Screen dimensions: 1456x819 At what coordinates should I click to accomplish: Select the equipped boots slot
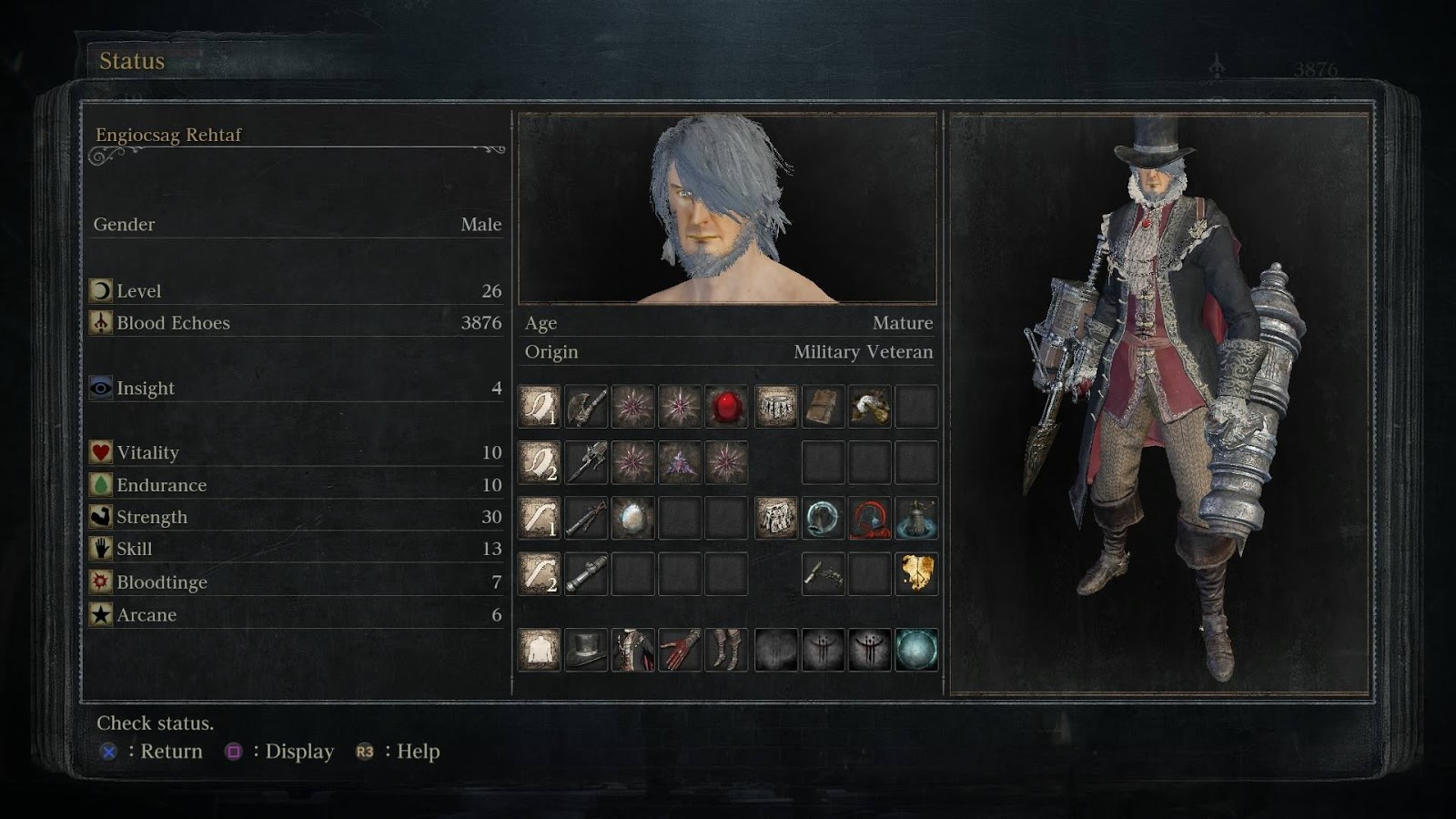click(728, 648)
